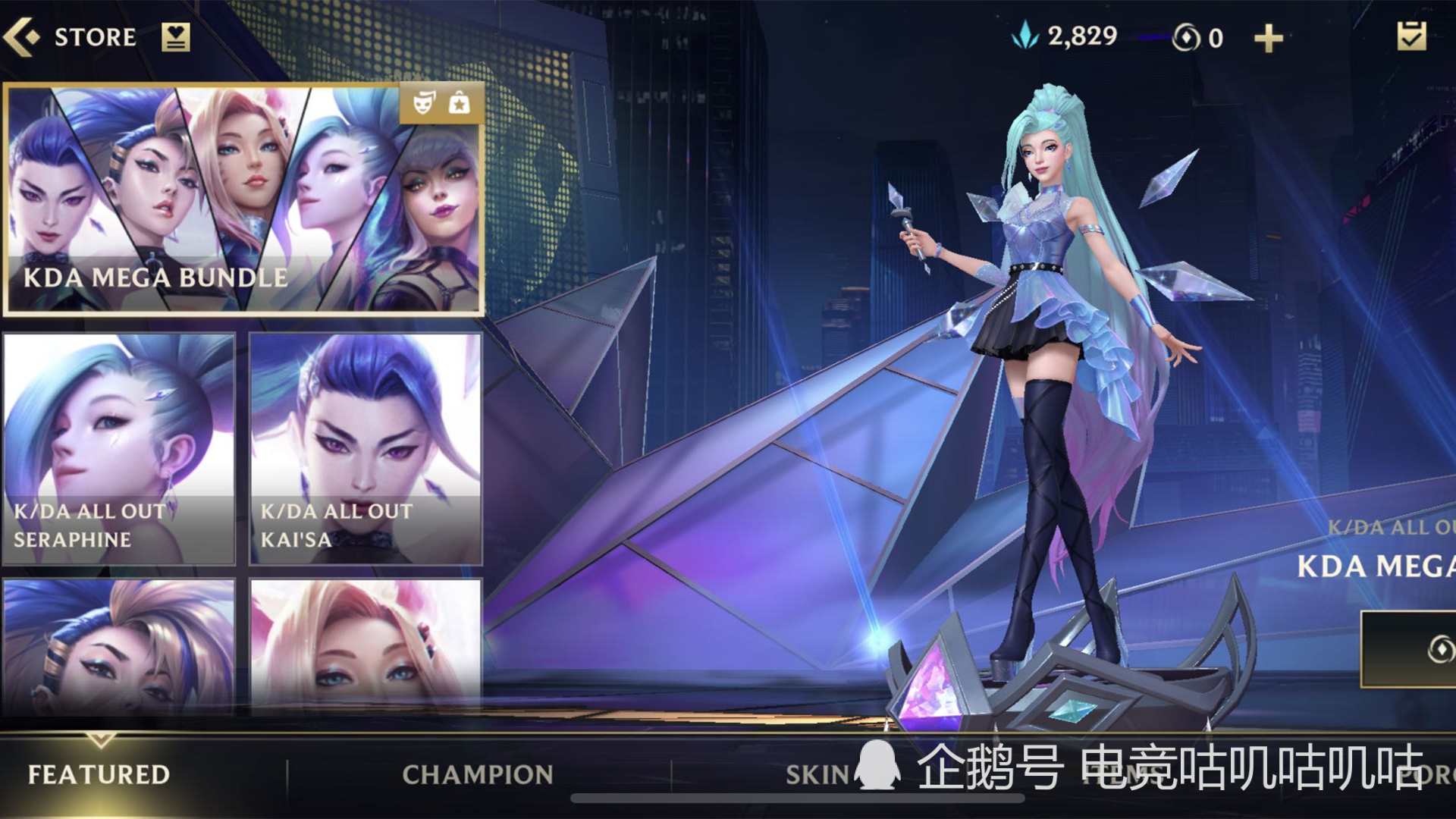Open the wishlist icon beside STORE title
This screenshot has width=1456, height=819.
tap(177, 36)
